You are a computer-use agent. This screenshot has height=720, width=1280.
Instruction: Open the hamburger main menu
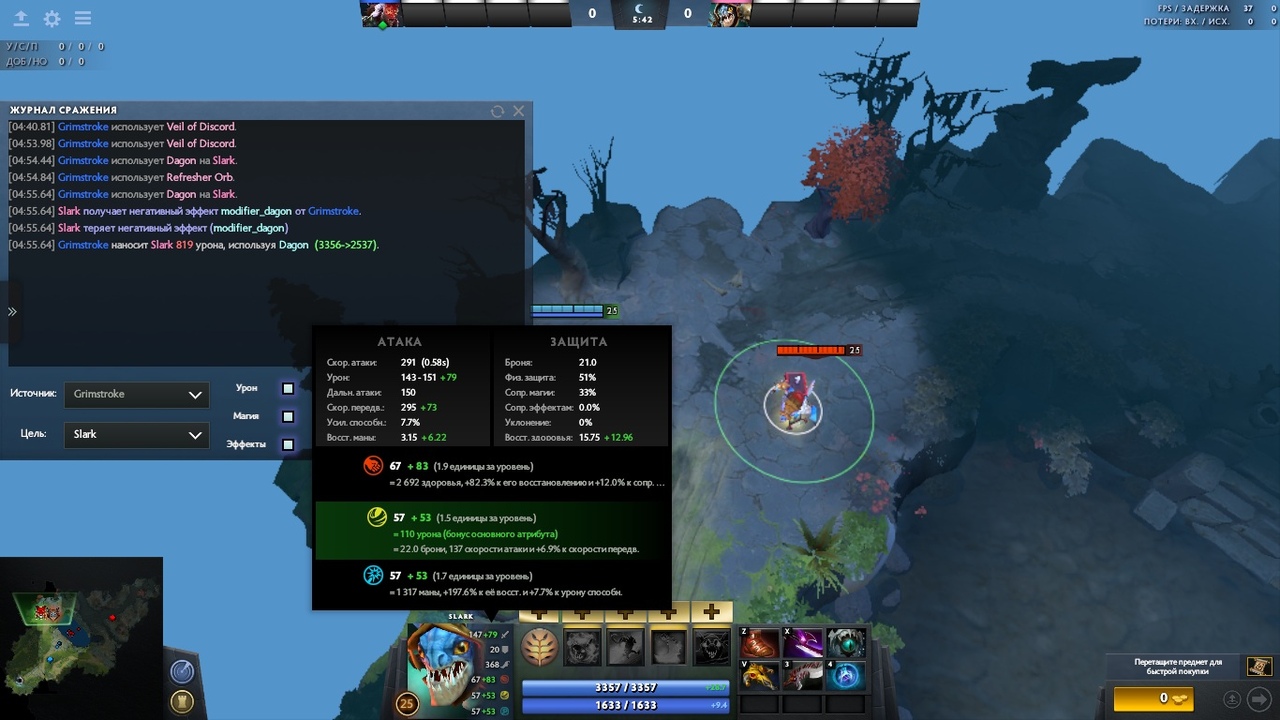pyautogui.click(x=83, y=19)
